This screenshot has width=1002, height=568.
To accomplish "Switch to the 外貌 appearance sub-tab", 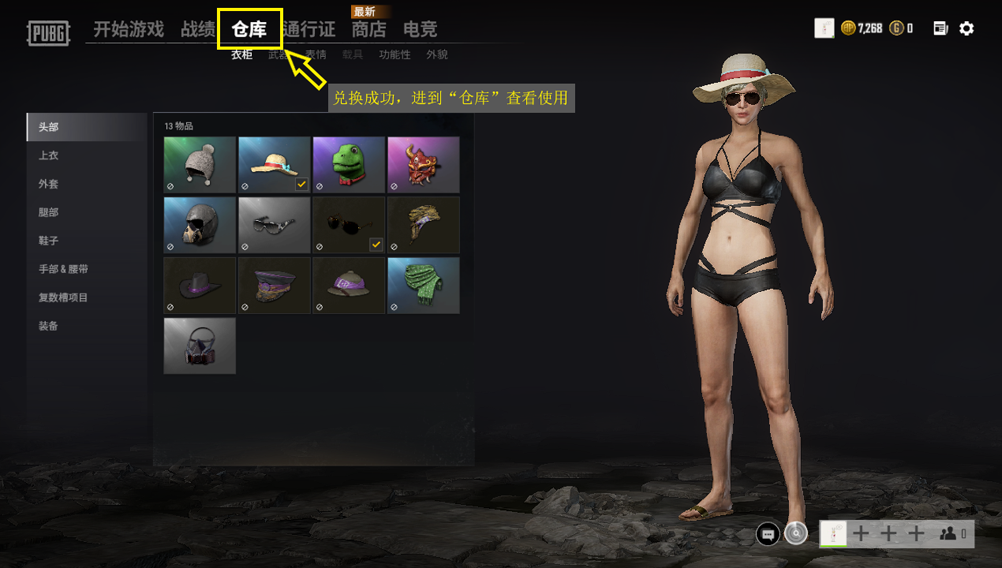I will coord(437,55).
